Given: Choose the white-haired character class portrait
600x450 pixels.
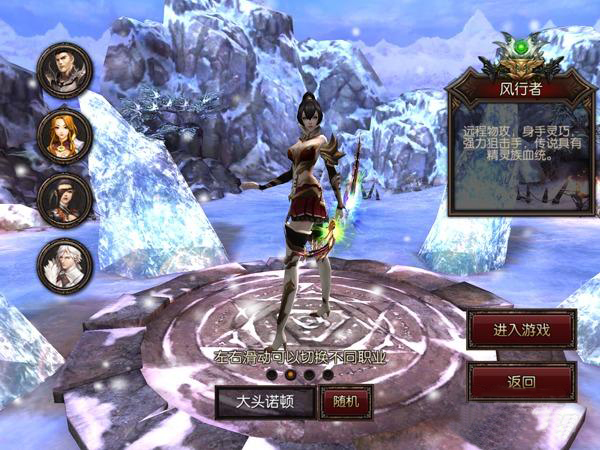Looking at the screenshot, I should [x=65, y=265].
